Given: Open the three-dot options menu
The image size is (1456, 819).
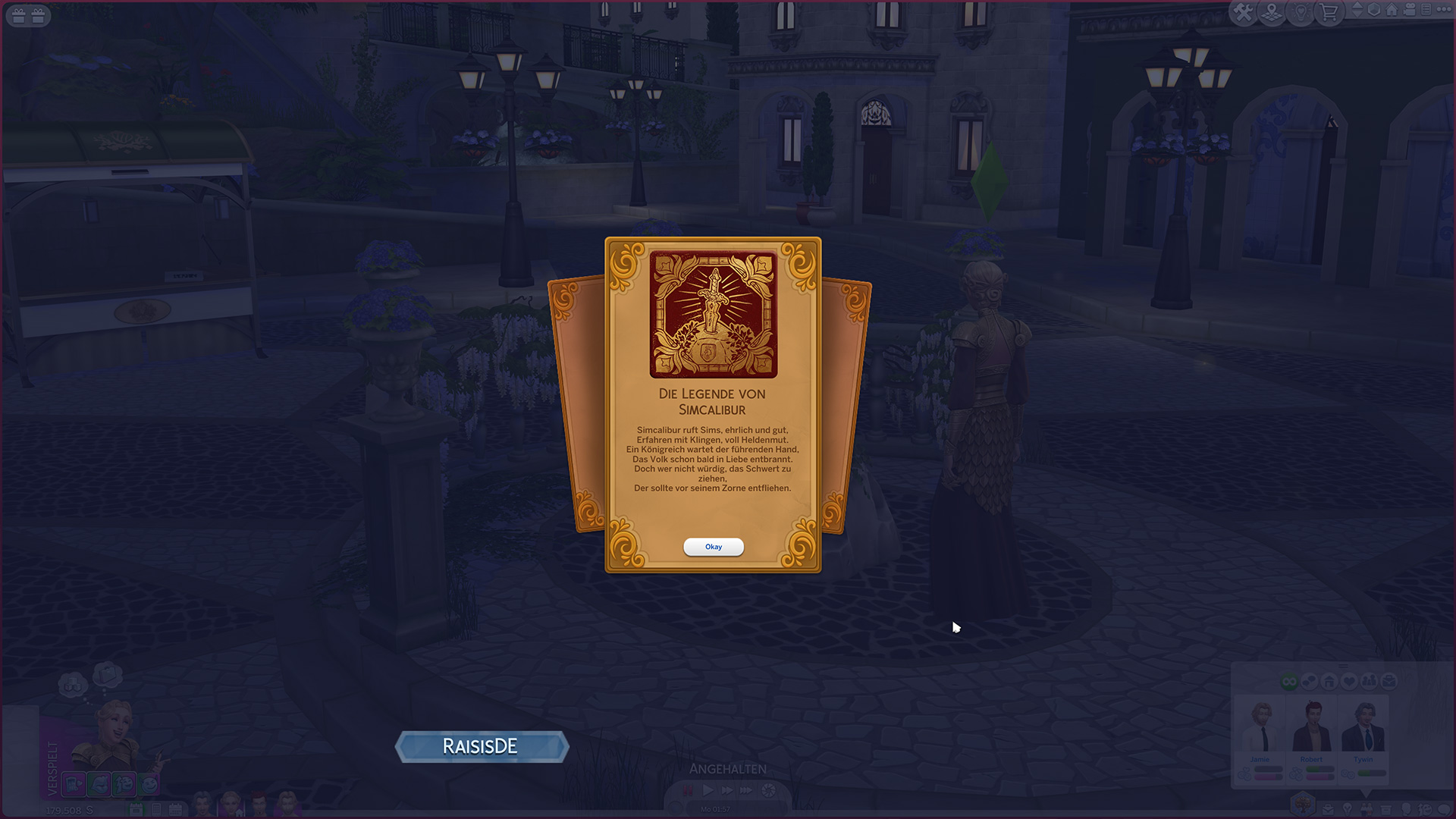Looking at the screenshot, I should pos(1443,10).
